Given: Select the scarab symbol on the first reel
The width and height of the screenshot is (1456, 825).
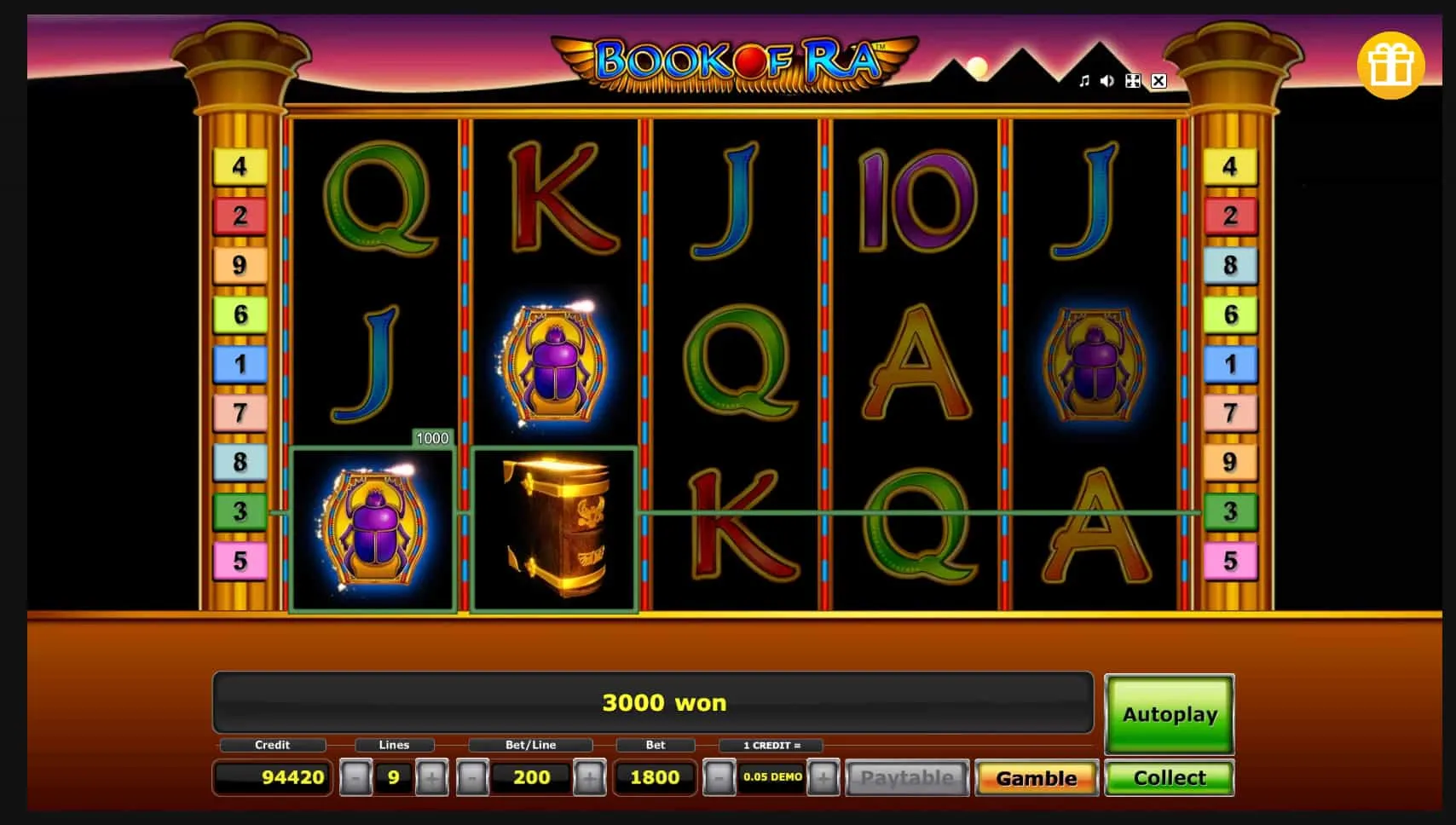Looking at the screenshot, I should 373,526.
